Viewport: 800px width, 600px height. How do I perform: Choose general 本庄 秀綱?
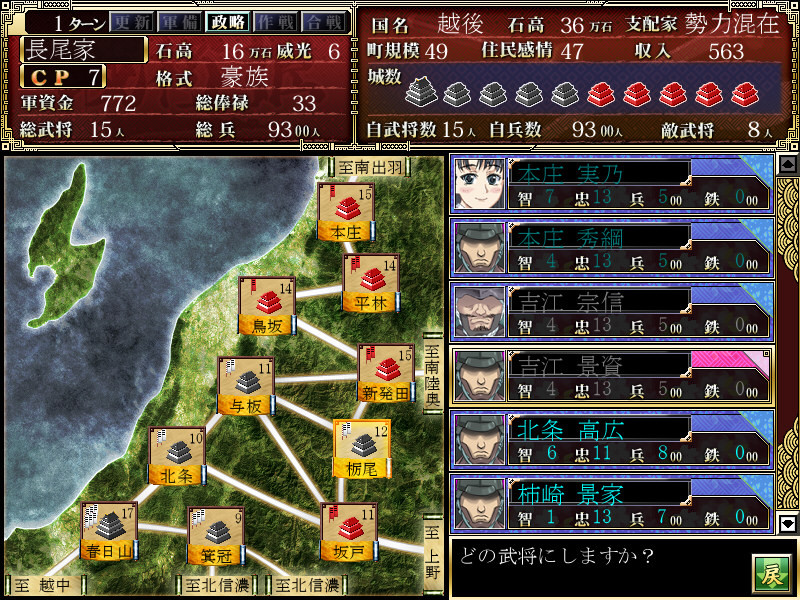point(611,248)
